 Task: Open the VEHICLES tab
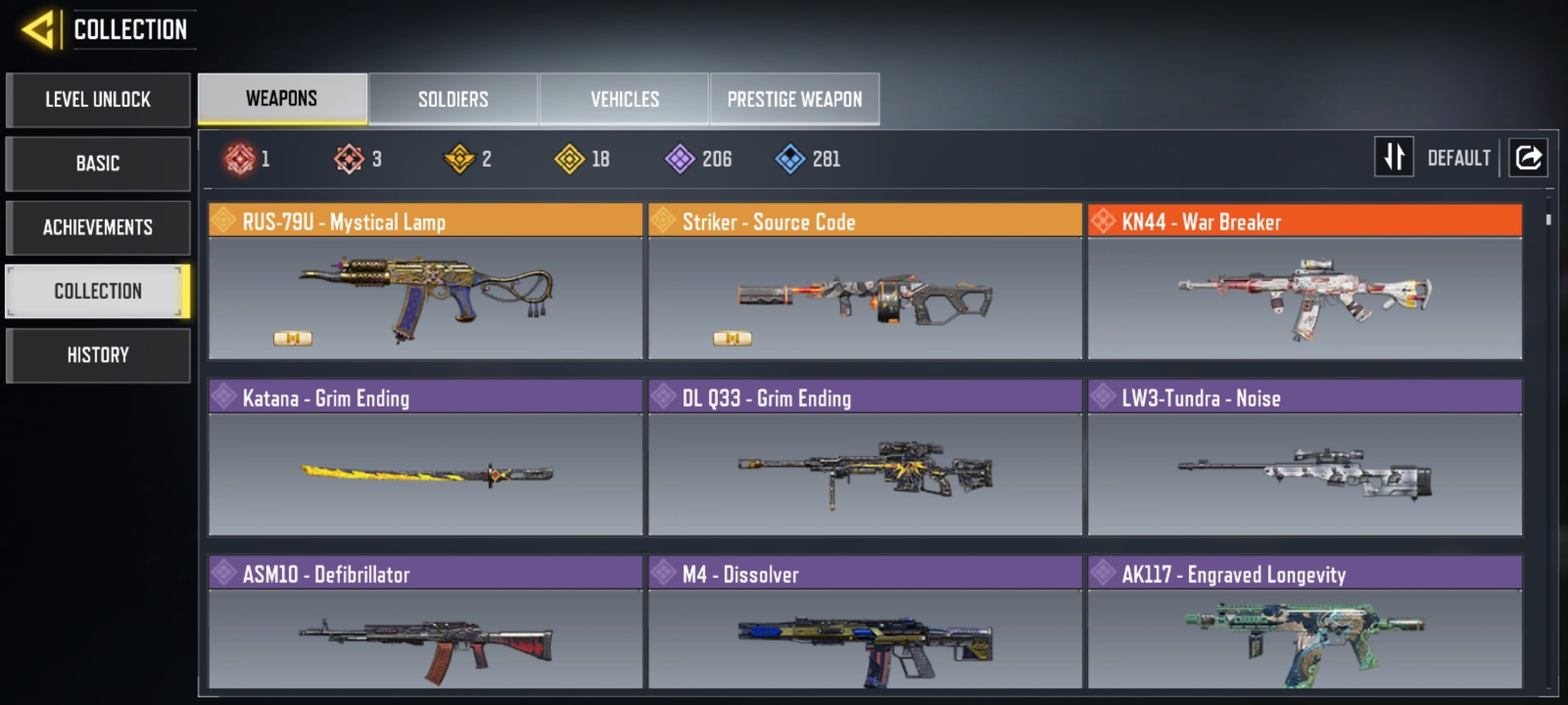point(624,99)
